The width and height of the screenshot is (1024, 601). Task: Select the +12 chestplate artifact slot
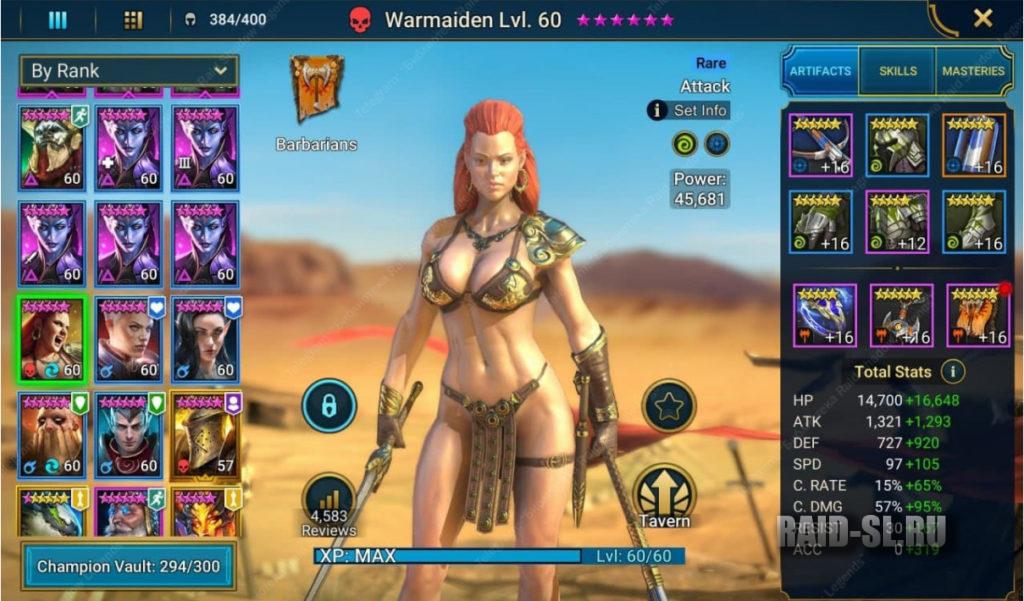898,222
